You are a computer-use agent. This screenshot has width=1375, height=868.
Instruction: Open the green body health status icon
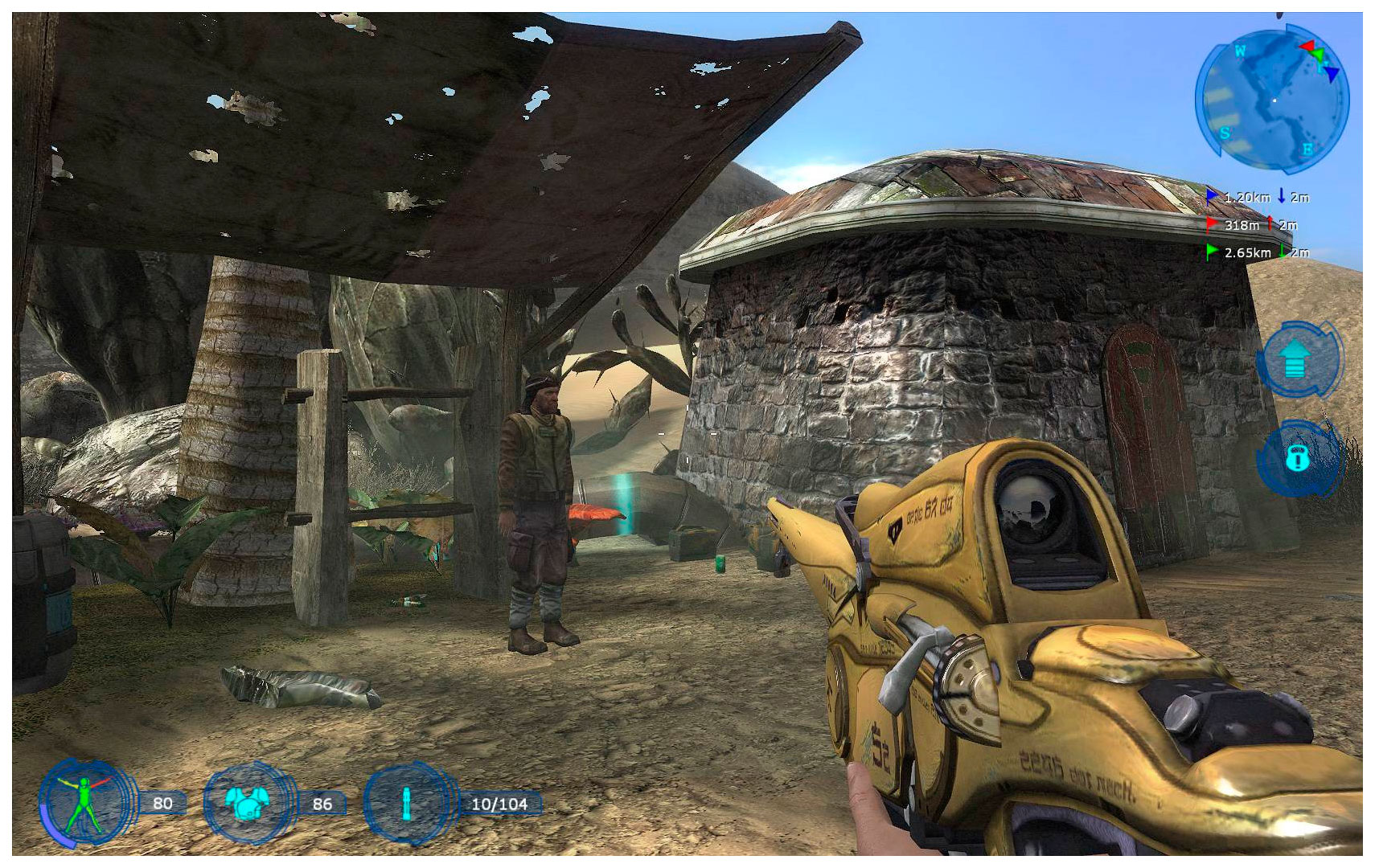point(84,803)
